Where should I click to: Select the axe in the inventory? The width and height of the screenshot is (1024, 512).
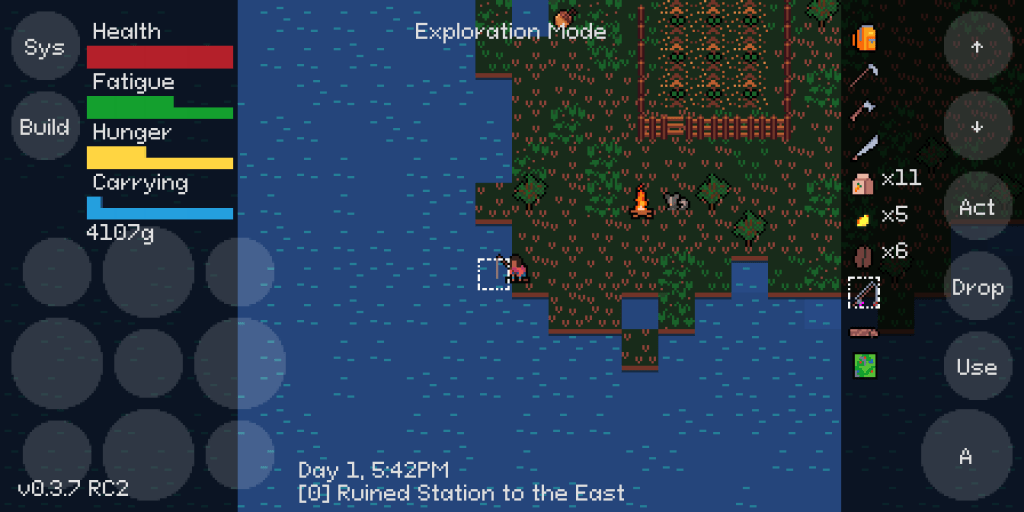[x=864, y=110]
